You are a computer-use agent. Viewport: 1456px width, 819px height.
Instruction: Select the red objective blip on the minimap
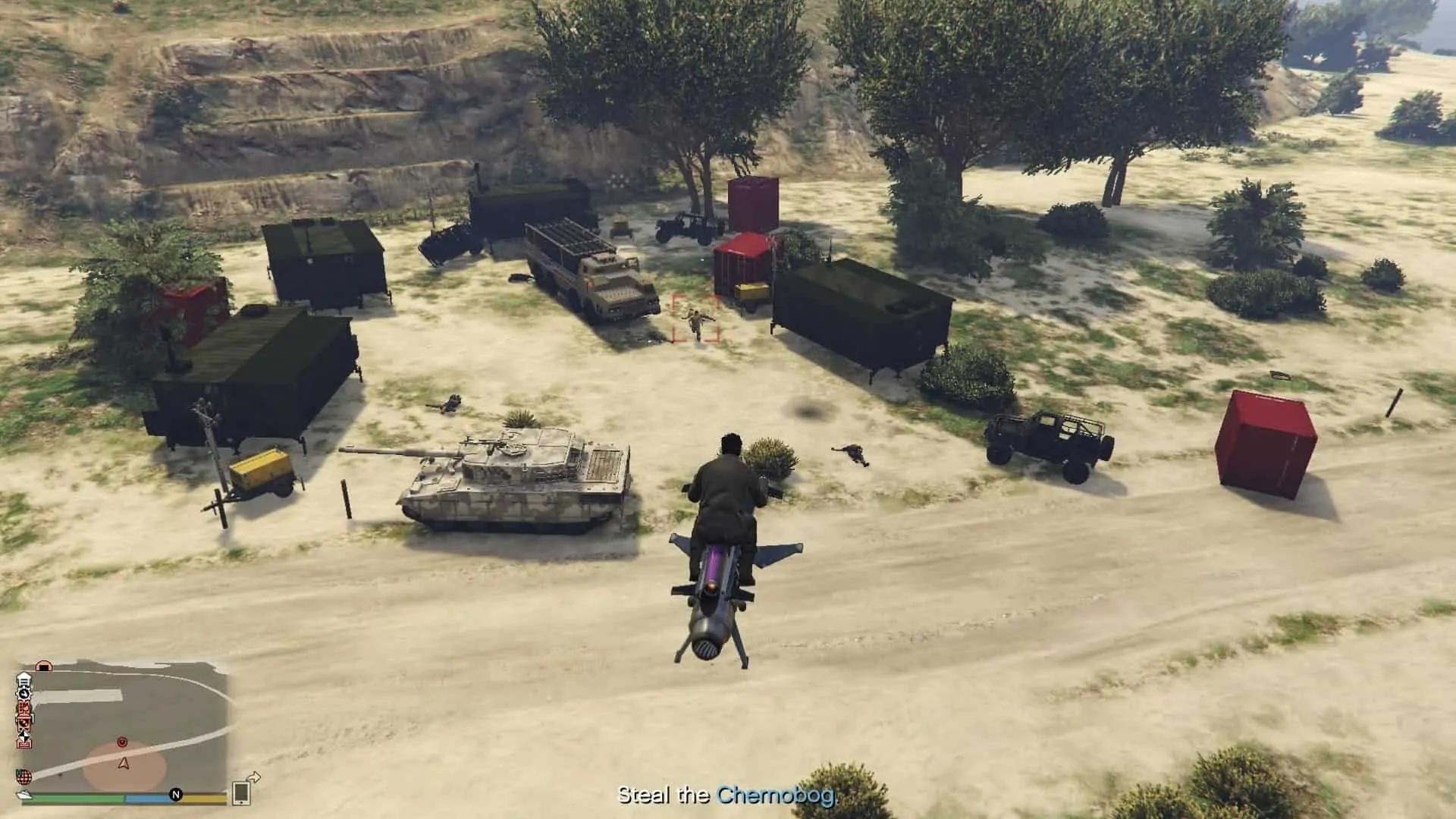122,742
